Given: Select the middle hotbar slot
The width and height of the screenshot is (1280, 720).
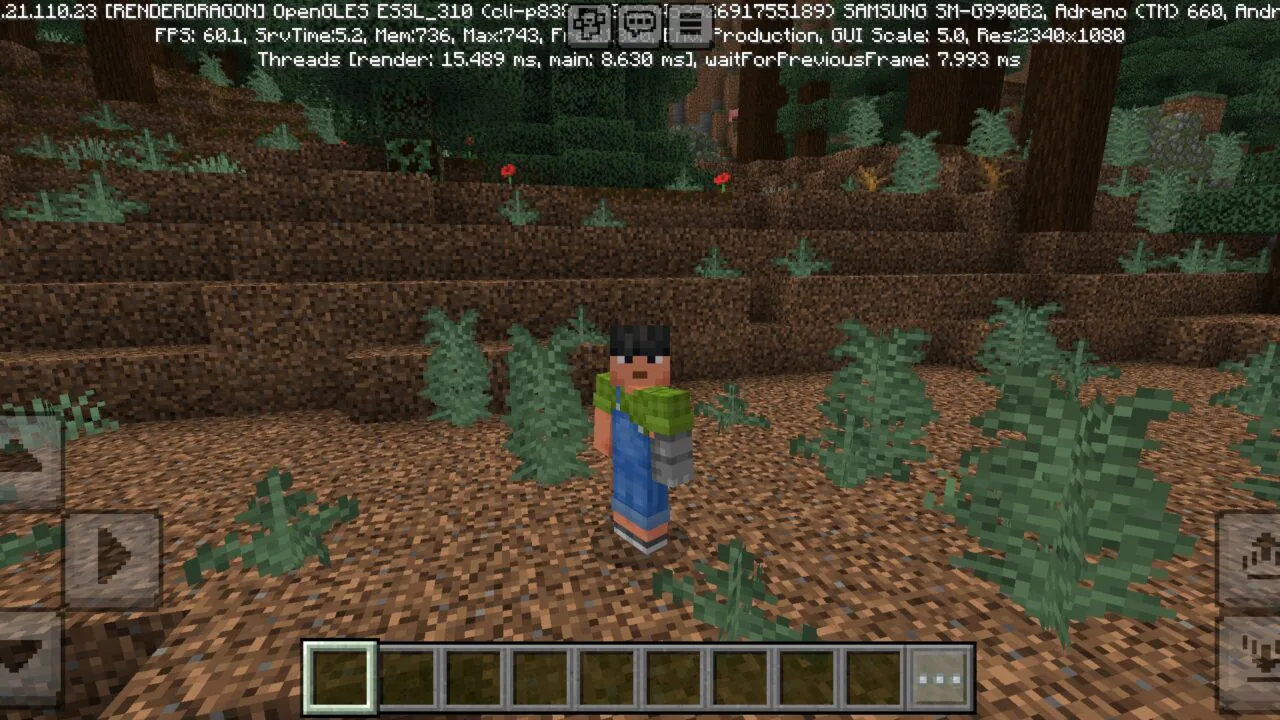Looking at the screenshot, I should 605,678.
